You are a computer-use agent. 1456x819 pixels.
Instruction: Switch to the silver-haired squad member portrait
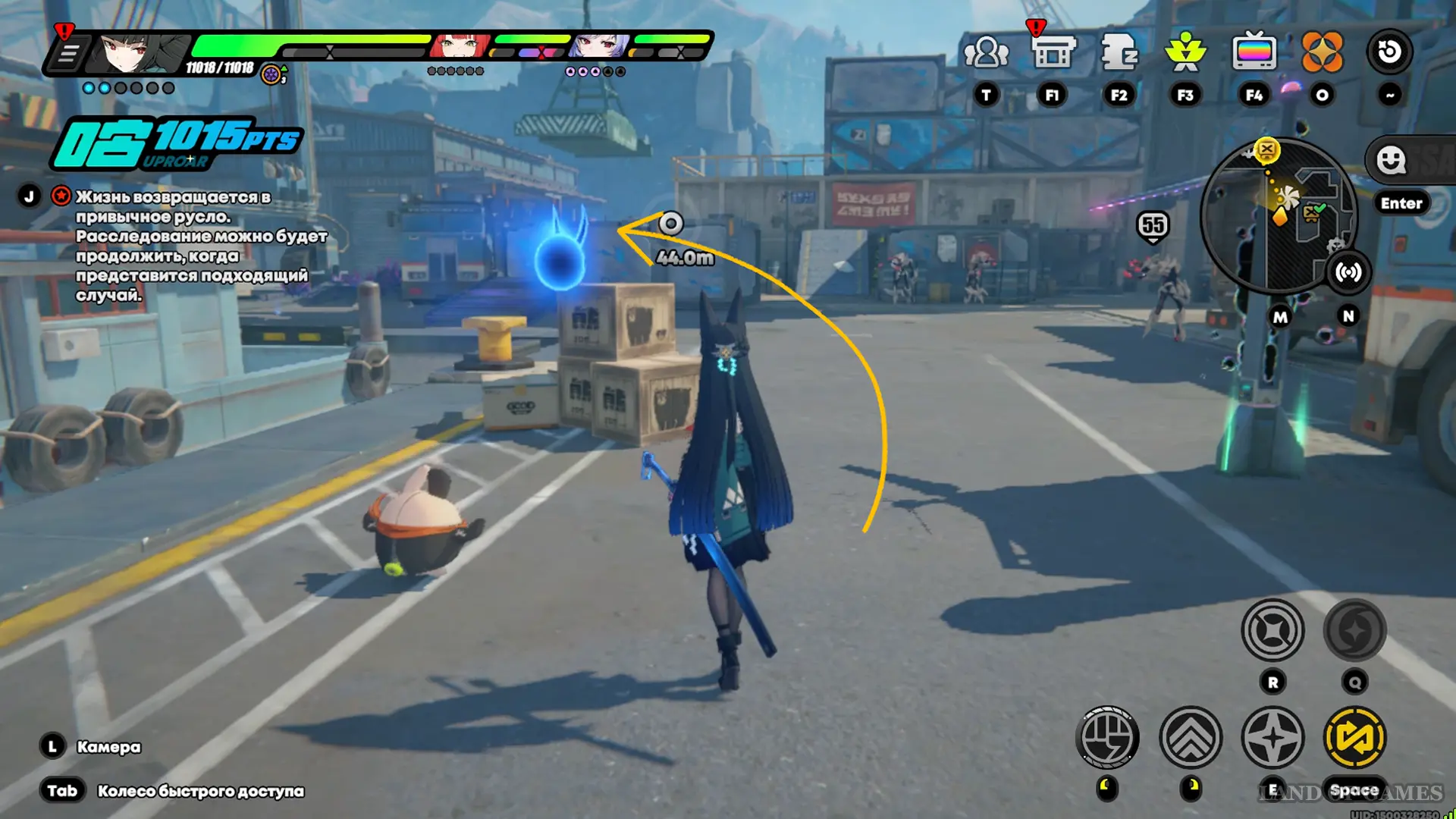pyautogui.click(x=599, y=47)
